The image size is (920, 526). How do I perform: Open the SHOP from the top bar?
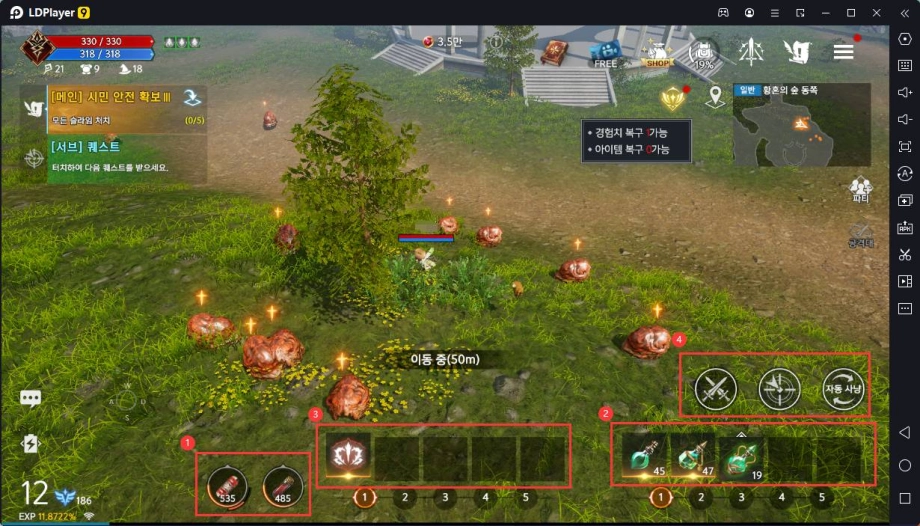656,51
